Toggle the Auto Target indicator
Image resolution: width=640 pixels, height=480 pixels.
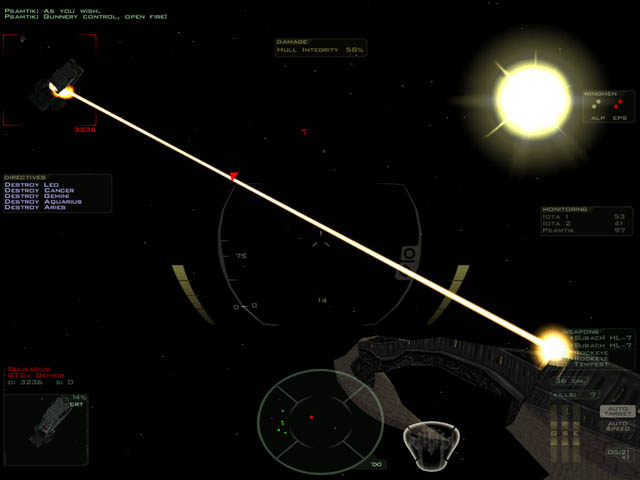[x=616, y=411]
